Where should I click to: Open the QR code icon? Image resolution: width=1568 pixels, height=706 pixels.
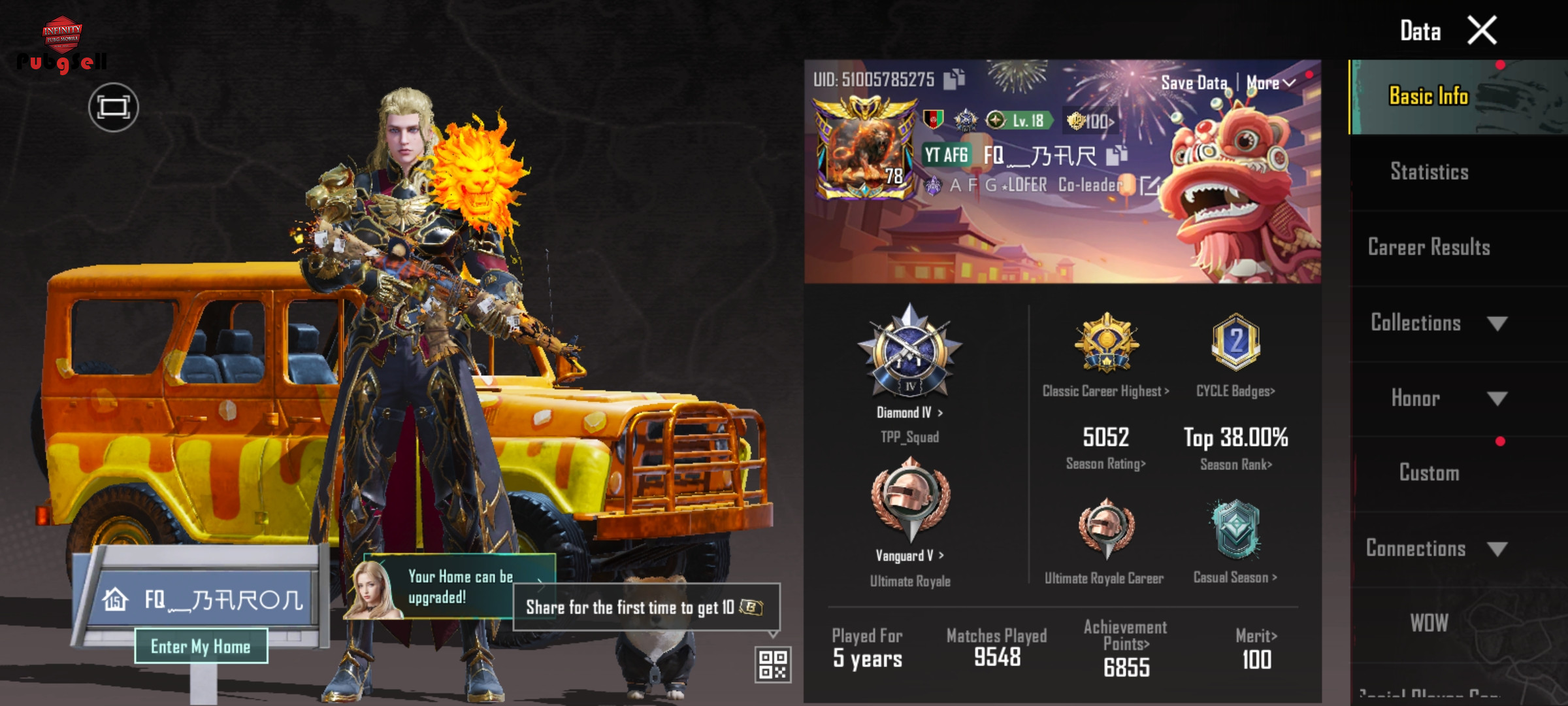tap(773, 664)
